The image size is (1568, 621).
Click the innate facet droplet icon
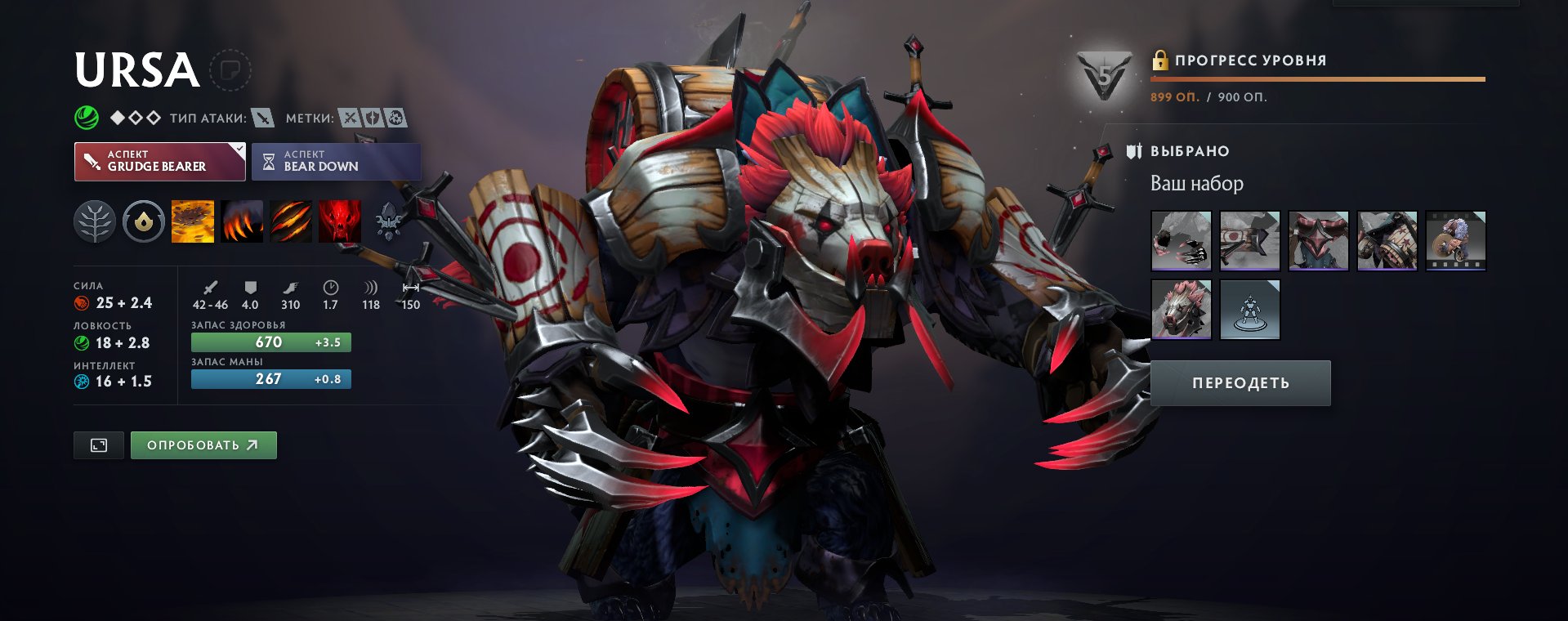143,221
